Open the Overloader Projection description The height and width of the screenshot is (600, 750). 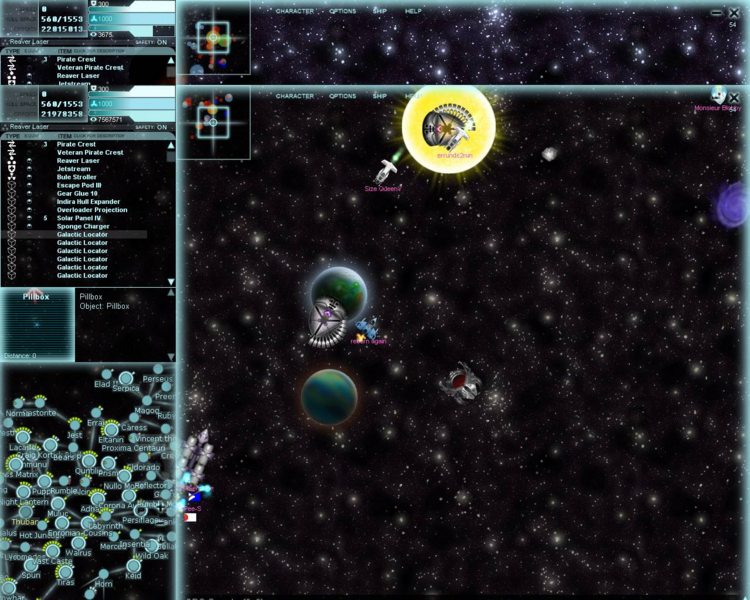92,210
